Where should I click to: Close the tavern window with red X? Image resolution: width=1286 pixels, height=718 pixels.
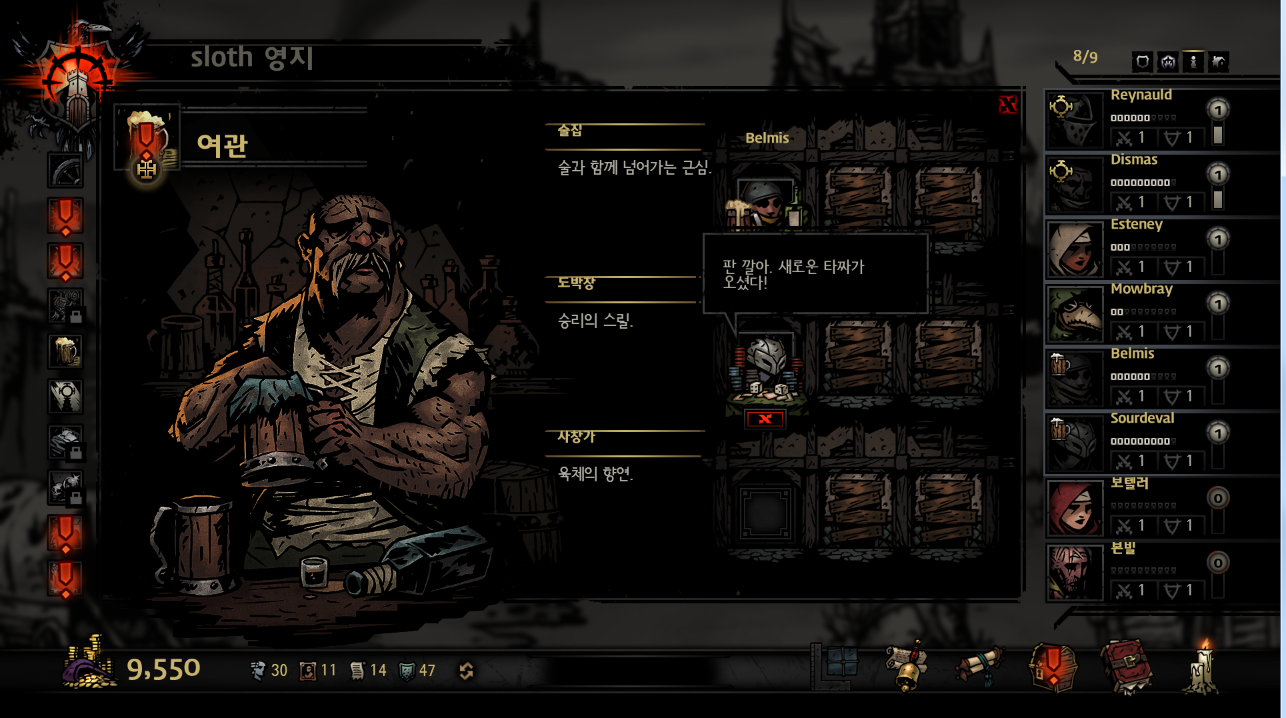pos(1008,105)
